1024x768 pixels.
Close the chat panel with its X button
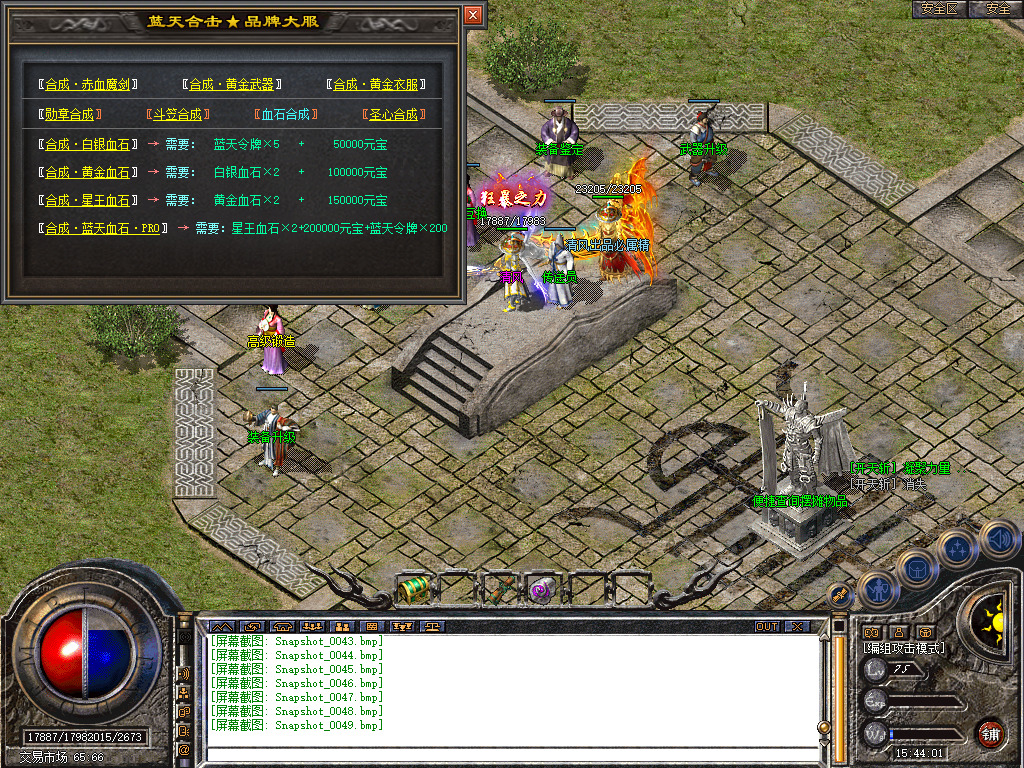[x=797, y=626]
